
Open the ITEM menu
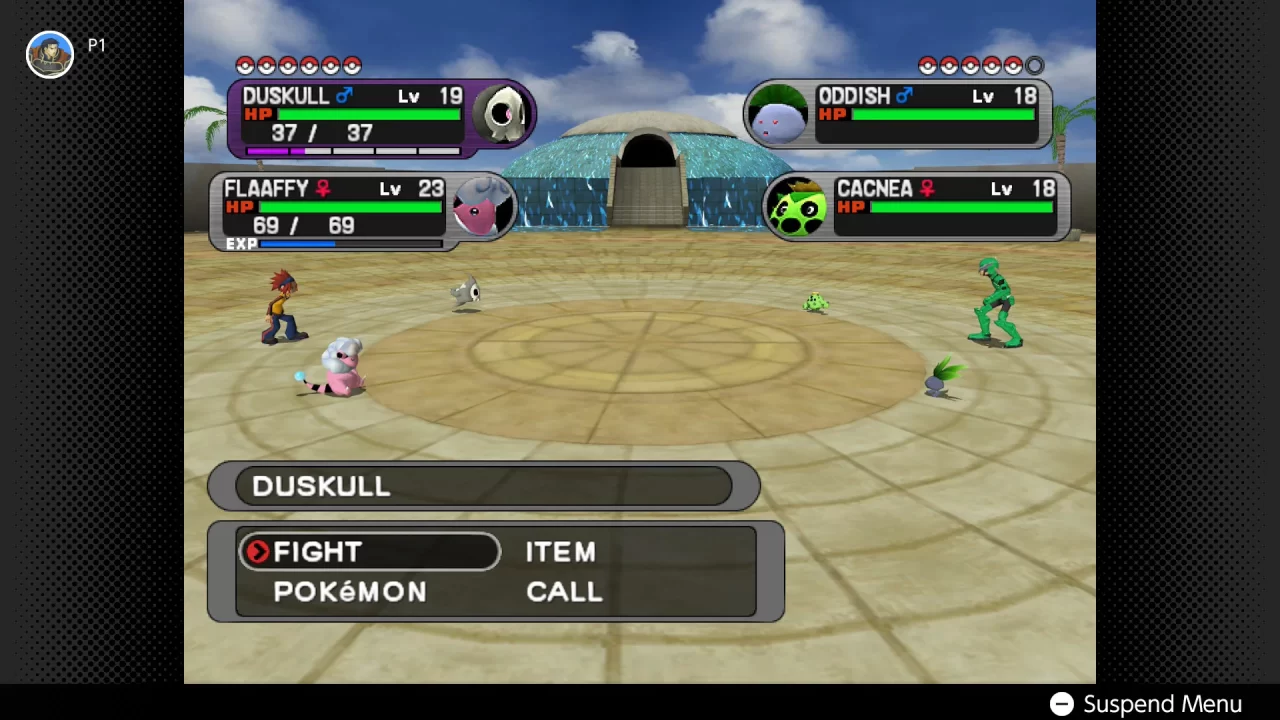[560, 552]
